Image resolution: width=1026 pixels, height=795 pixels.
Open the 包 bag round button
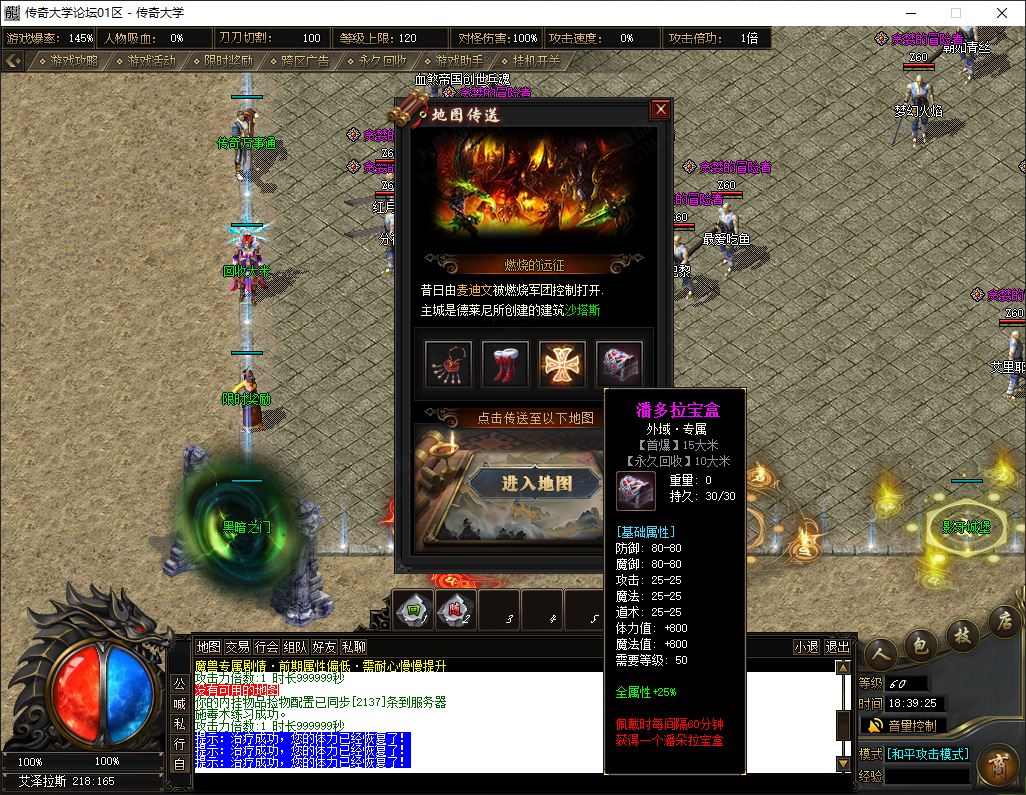(x=918, y=646)
